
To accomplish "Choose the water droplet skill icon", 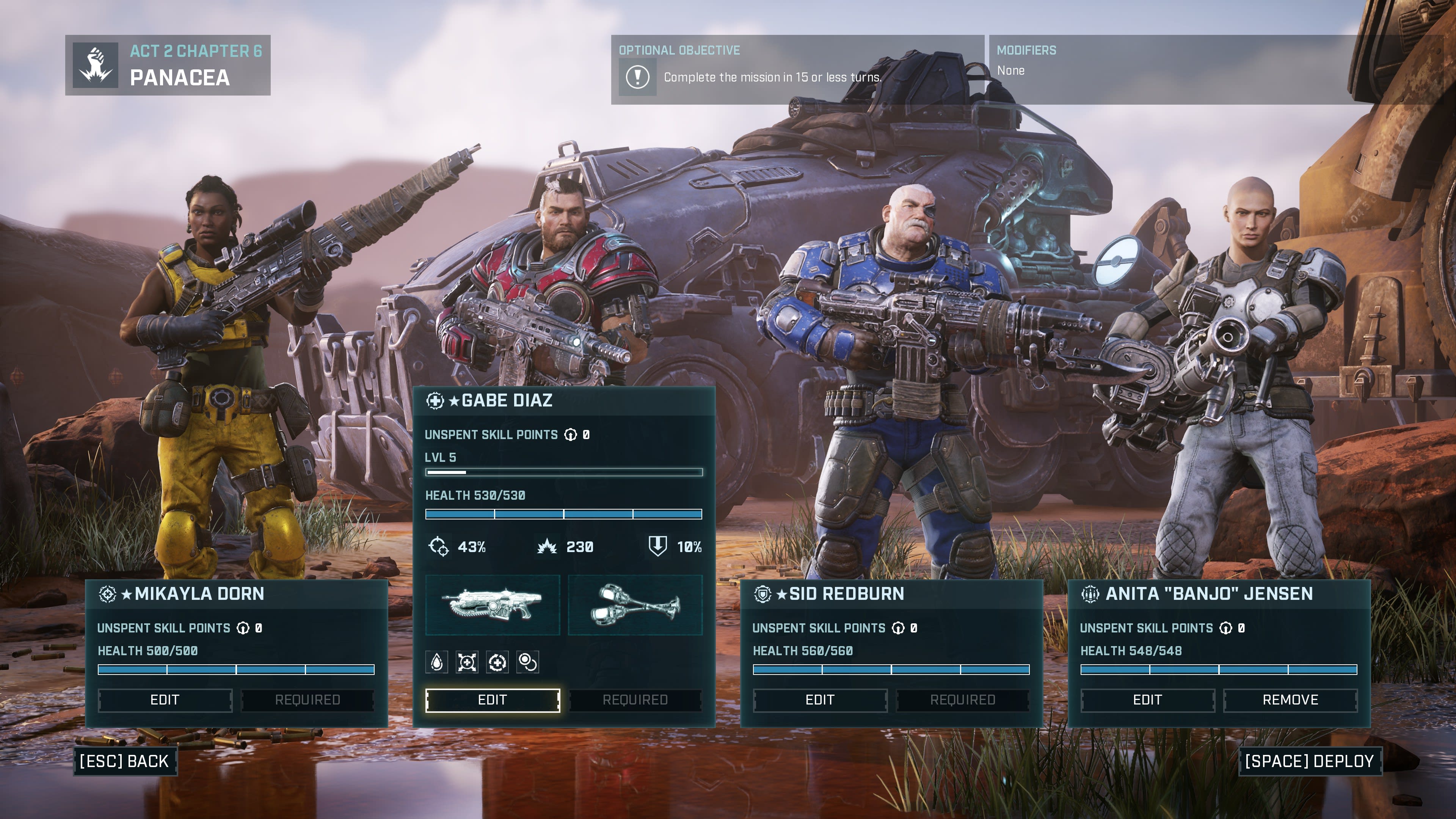I will point(437,662).
